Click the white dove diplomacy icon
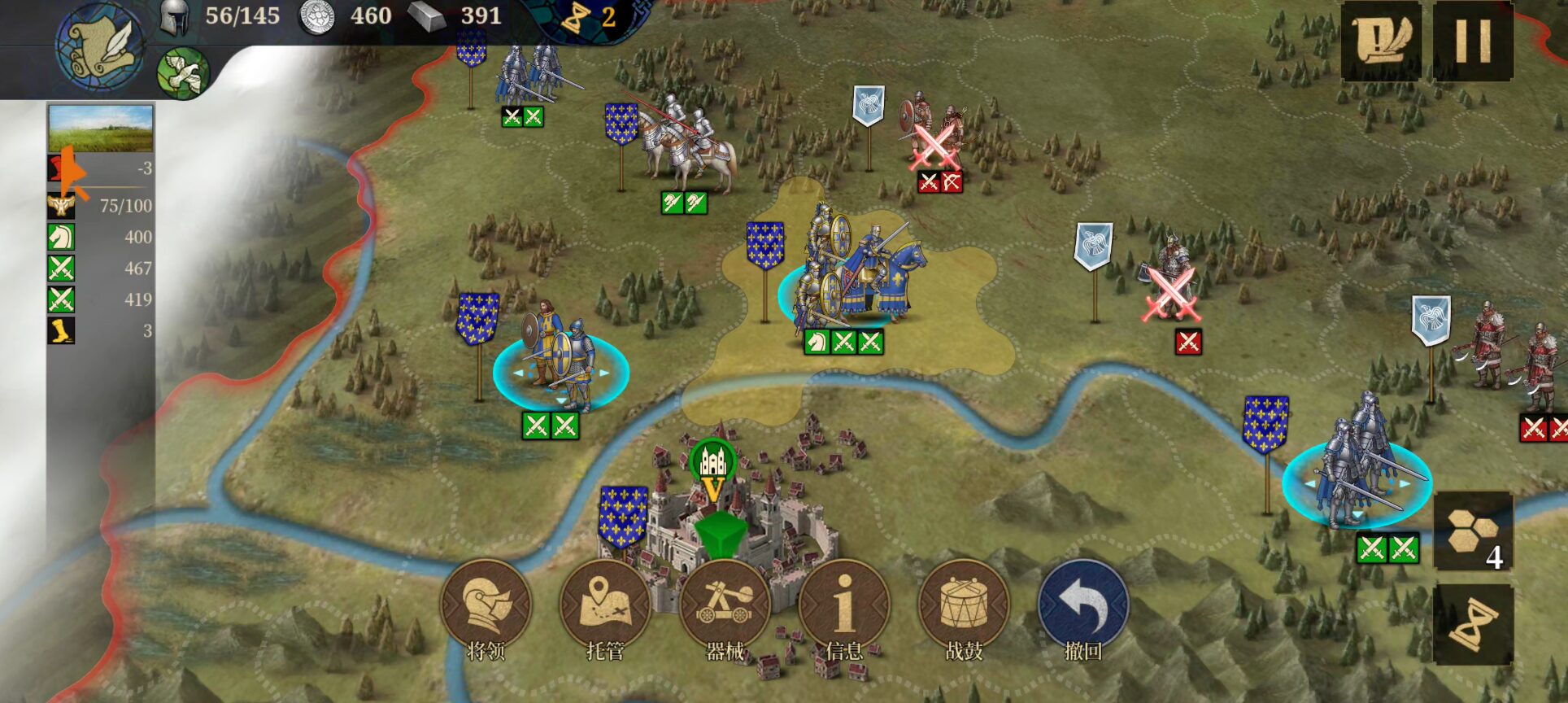This screenshot has height=703, width=1568. [183, 73]
